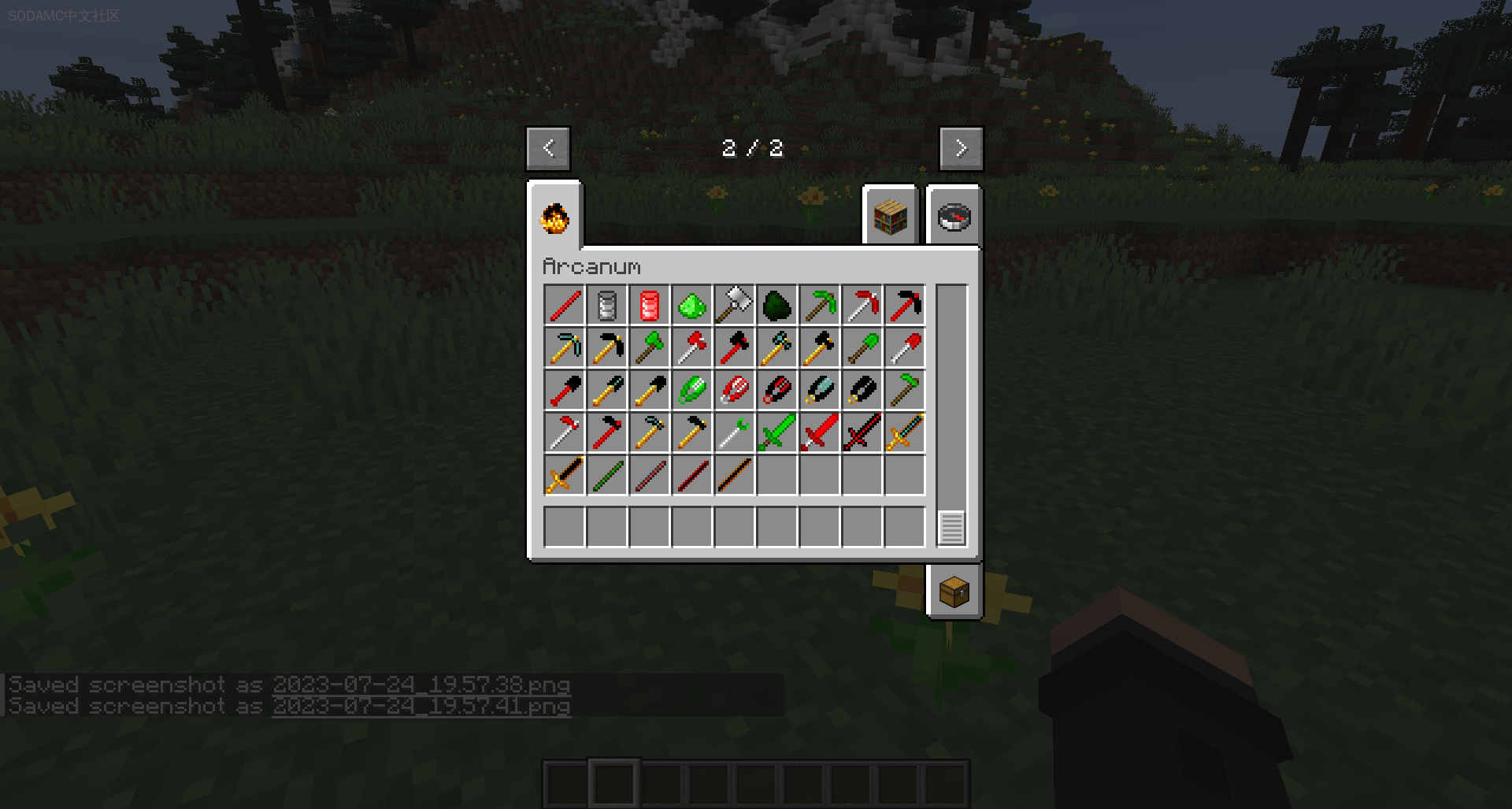Select the green sword
The height and width of the screenshot is (809, 1512).
point(777,433)
